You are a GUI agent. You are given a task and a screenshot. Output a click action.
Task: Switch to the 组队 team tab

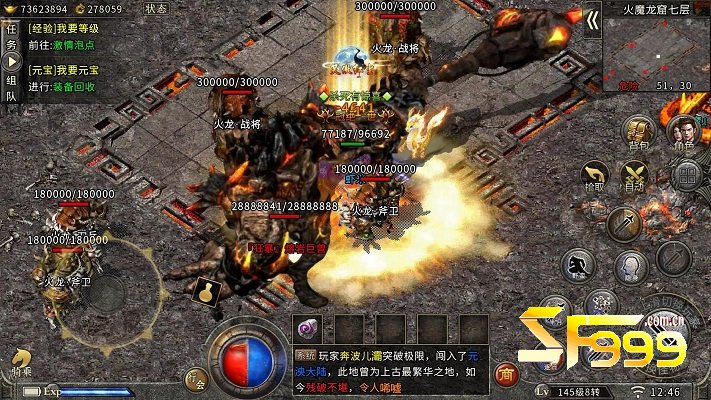pyautogui.click(x=11, y=88)
